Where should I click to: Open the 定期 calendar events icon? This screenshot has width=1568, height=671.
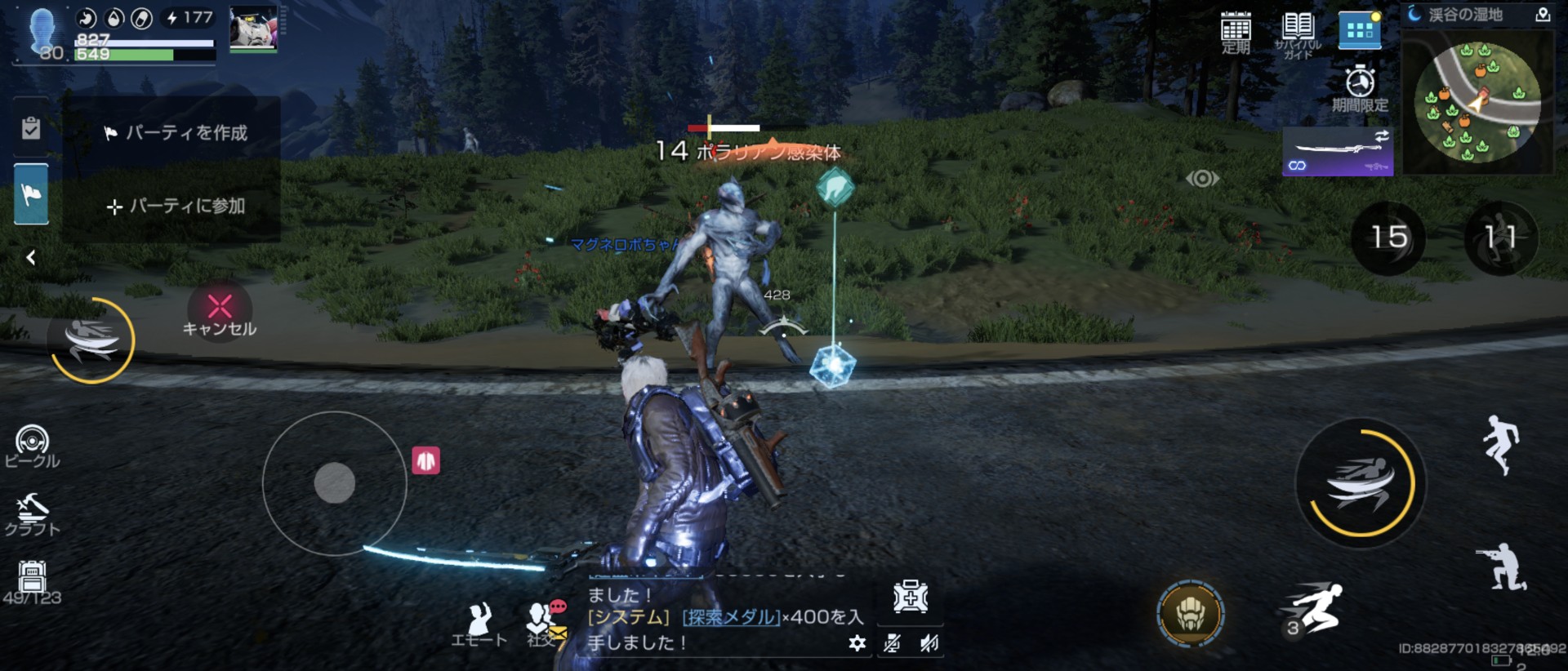(x=1236, y=33)
